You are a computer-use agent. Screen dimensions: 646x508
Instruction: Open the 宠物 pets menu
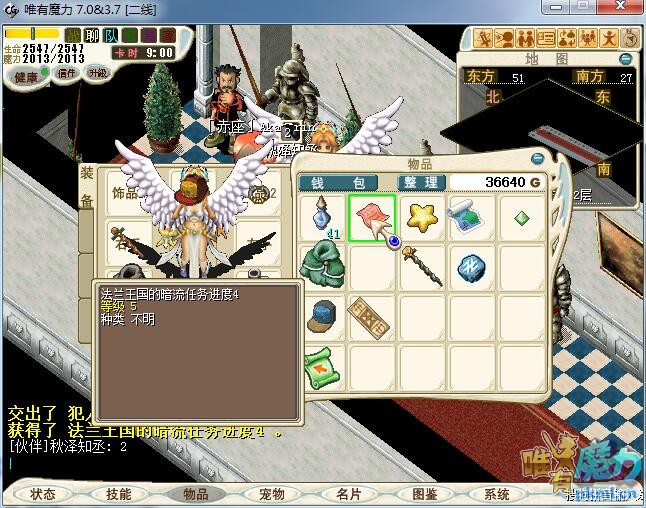pos(271,493)
